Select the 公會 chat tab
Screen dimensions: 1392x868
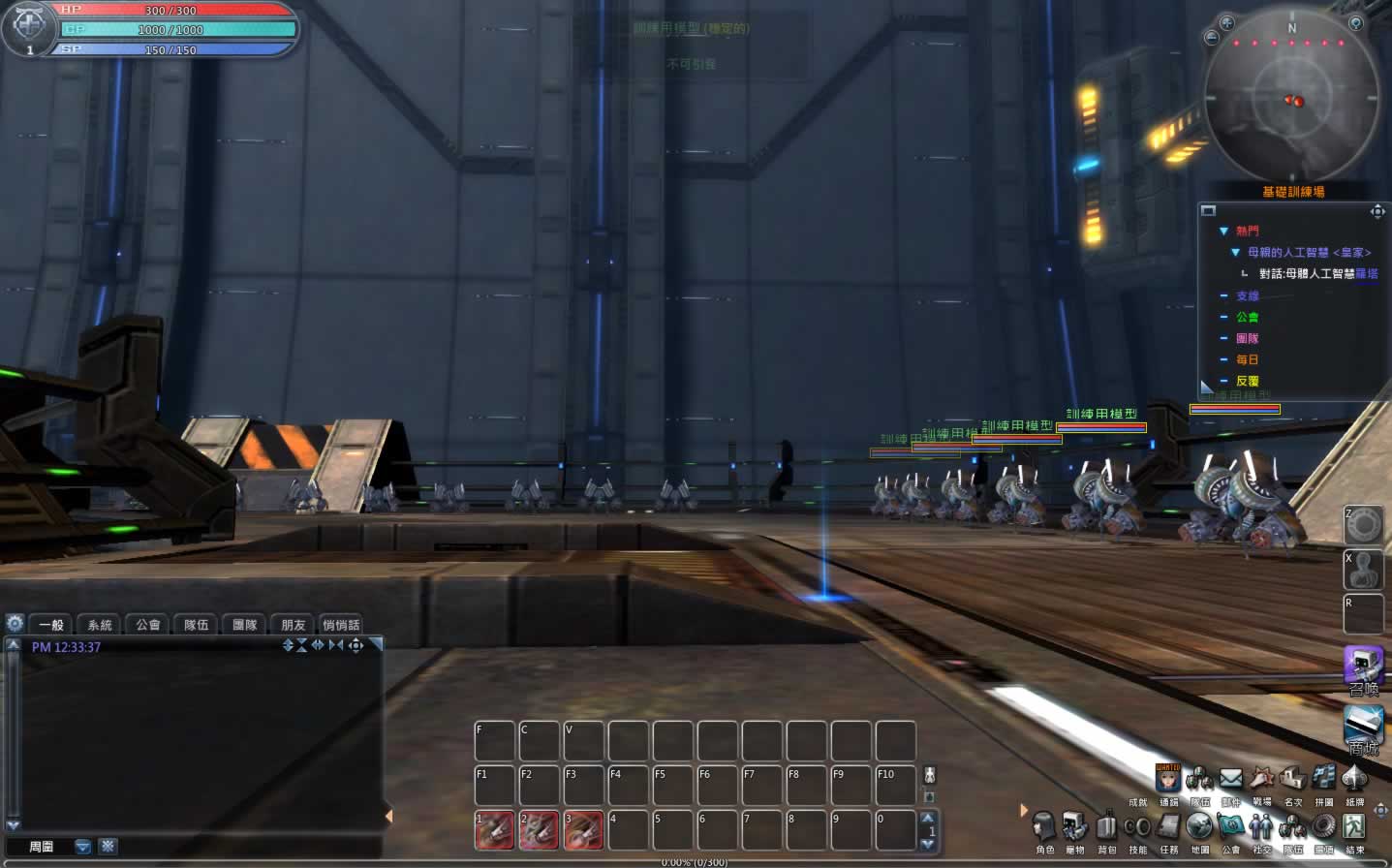point(148,625)
